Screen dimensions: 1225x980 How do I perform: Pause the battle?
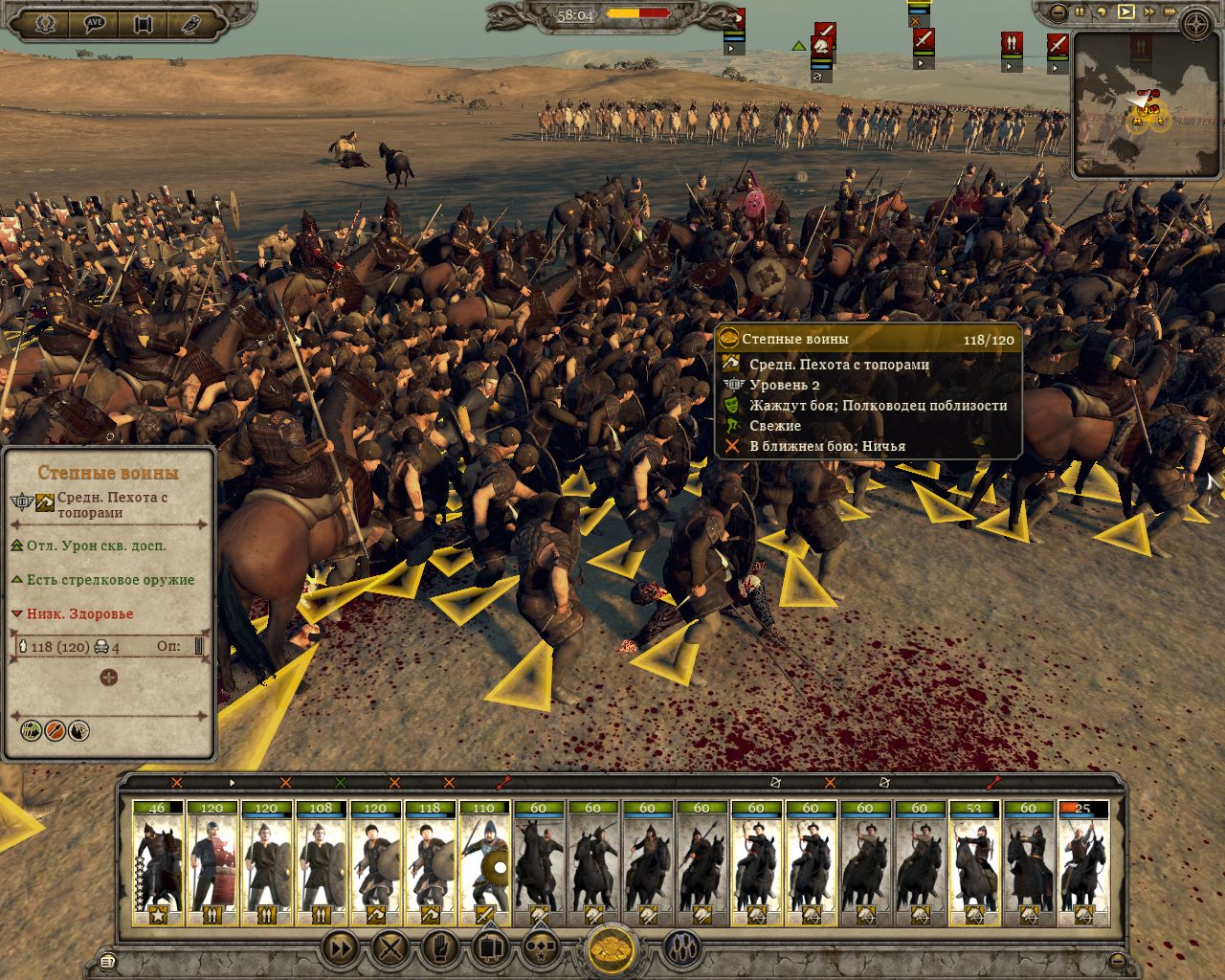[1080, 12]
